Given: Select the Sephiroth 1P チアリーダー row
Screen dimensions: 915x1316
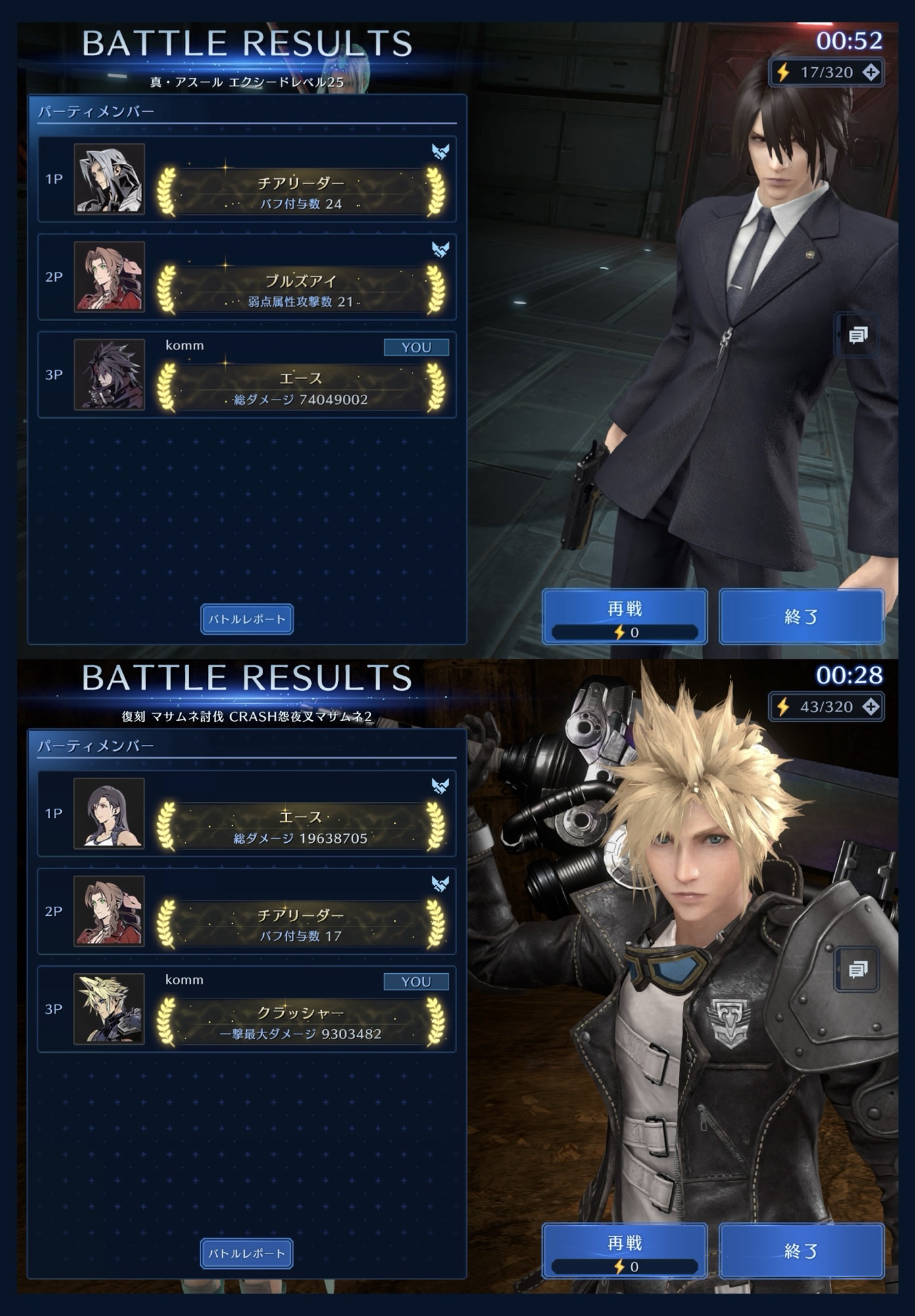Looking at the screenshot, I should click(x=247, y=180).
